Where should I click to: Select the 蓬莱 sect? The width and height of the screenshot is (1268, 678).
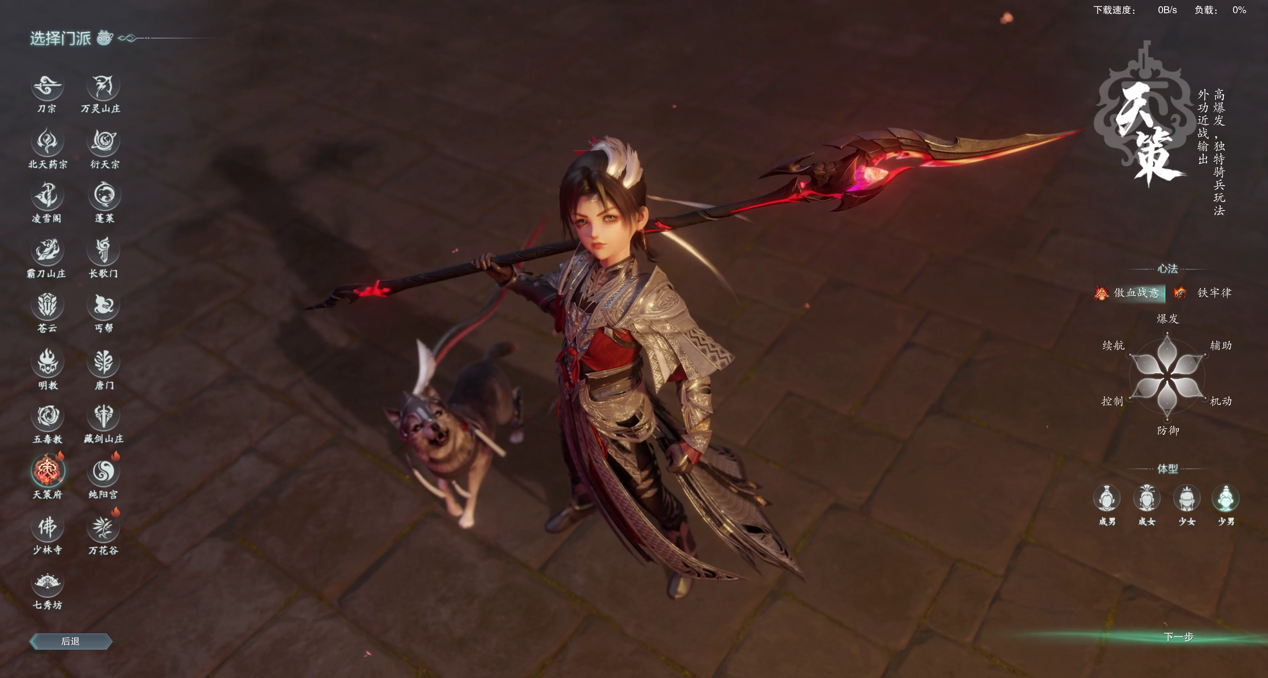[x=103, y=197]
